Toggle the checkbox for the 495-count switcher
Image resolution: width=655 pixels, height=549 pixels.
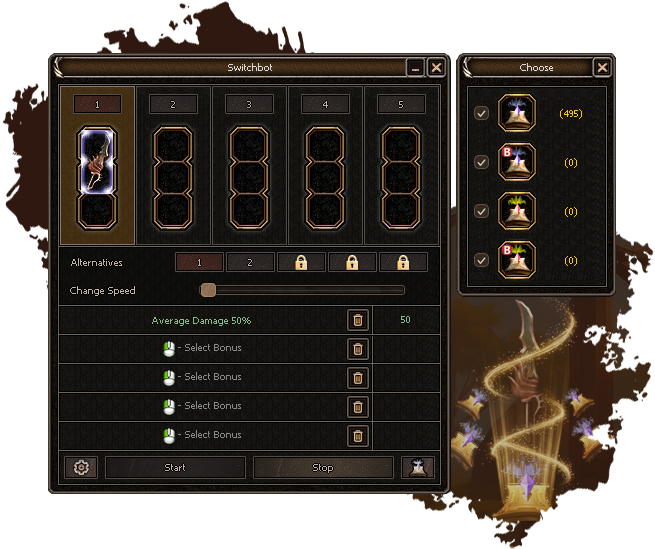tap(482, 113)
